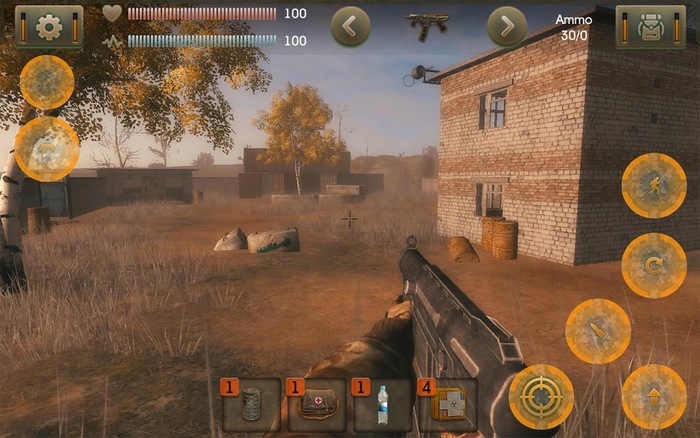Viewport: 700px width, 438px height.
Task: Use the water bottle slot
Action: pos(382,405)
